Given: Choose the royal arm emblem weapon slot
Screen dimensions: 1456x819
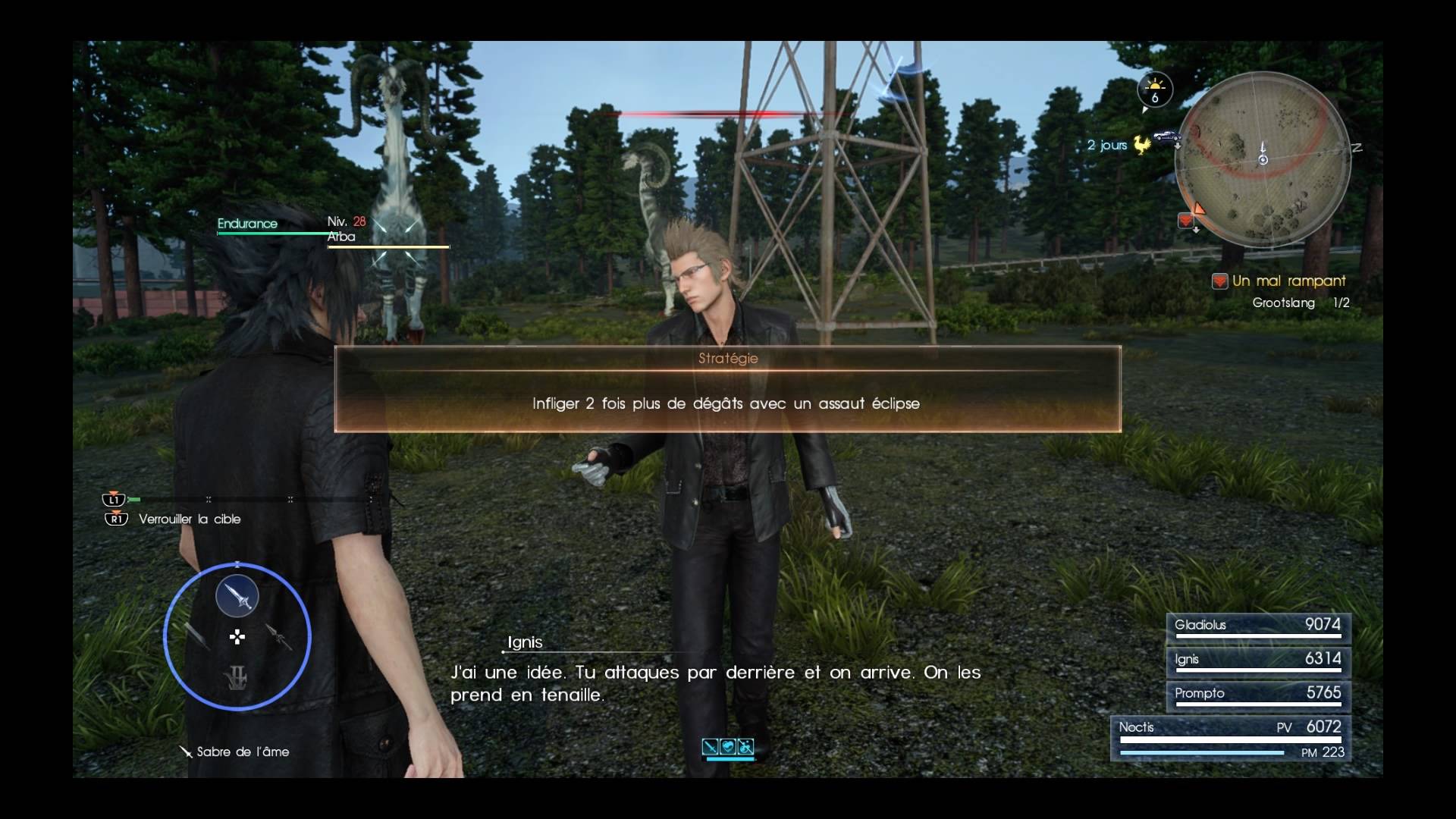Looking at the screenshot, I should [237, 677].
